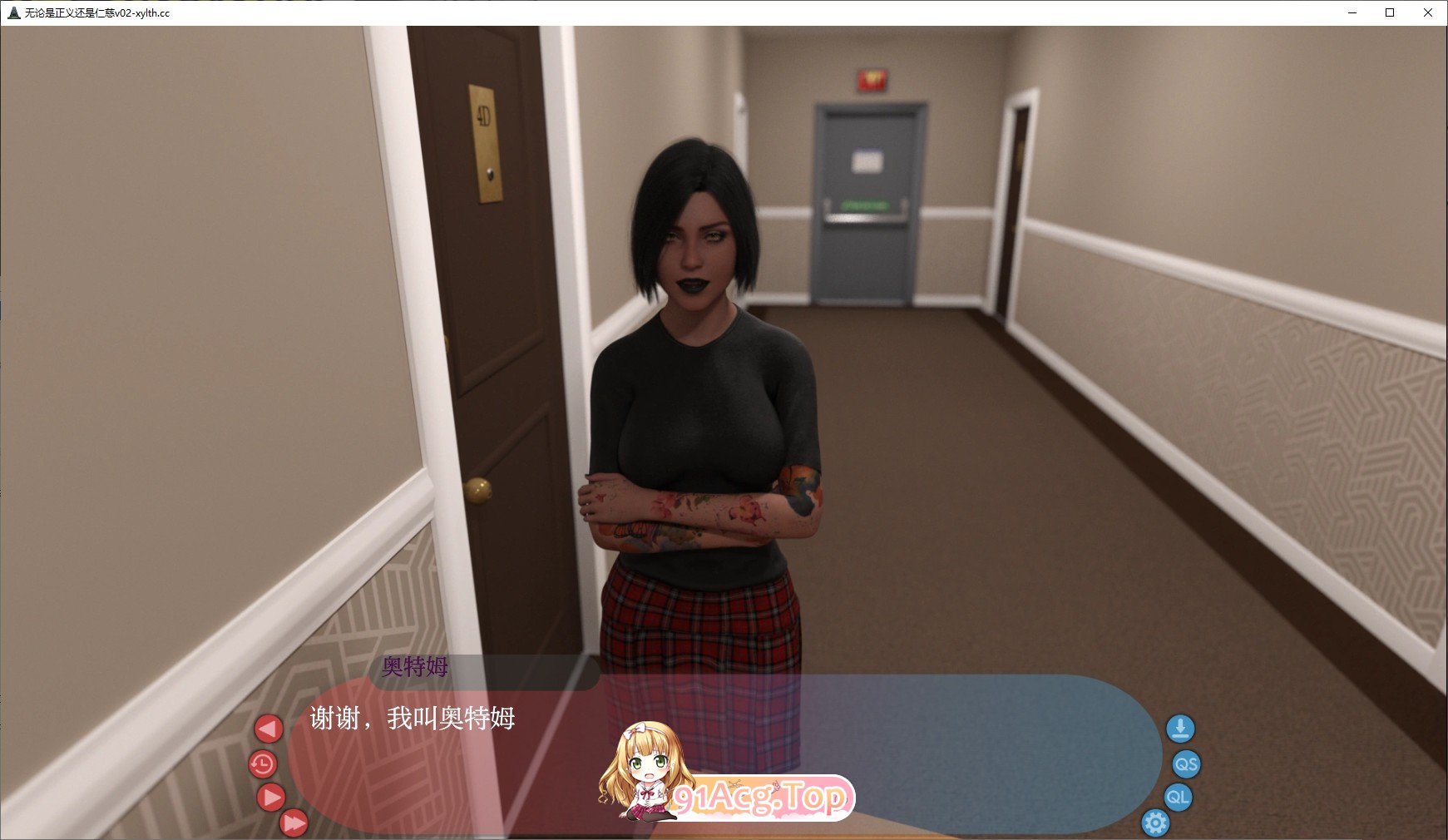Rollback to previous dialogue with back arrow icon

click(x=268, y=727)
